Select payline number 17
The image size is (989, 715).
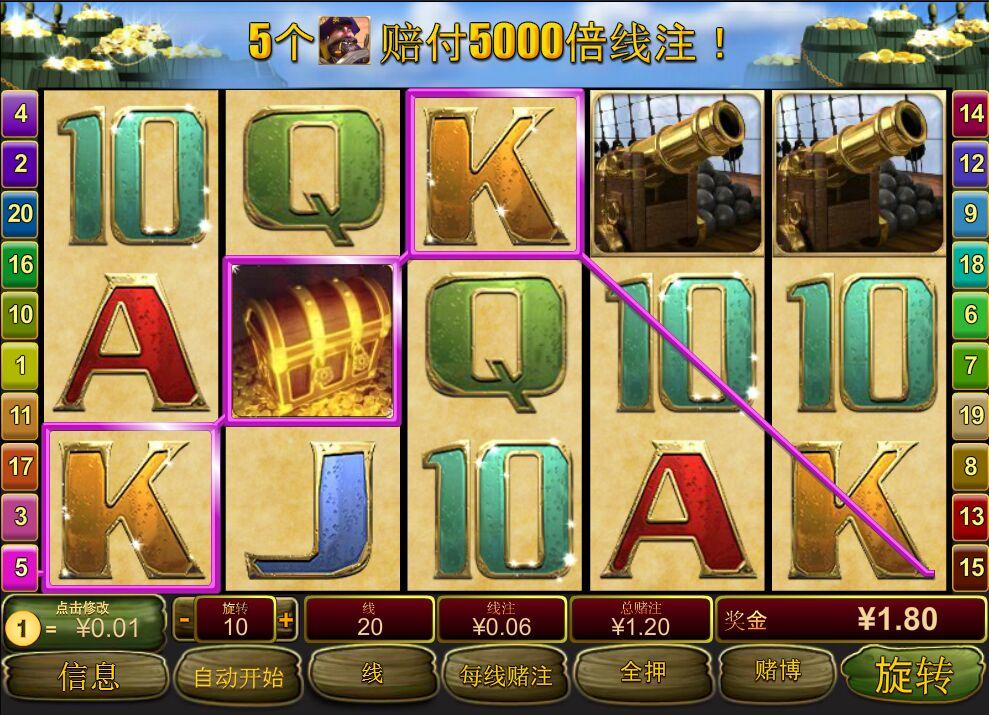[x=21, y=465]
